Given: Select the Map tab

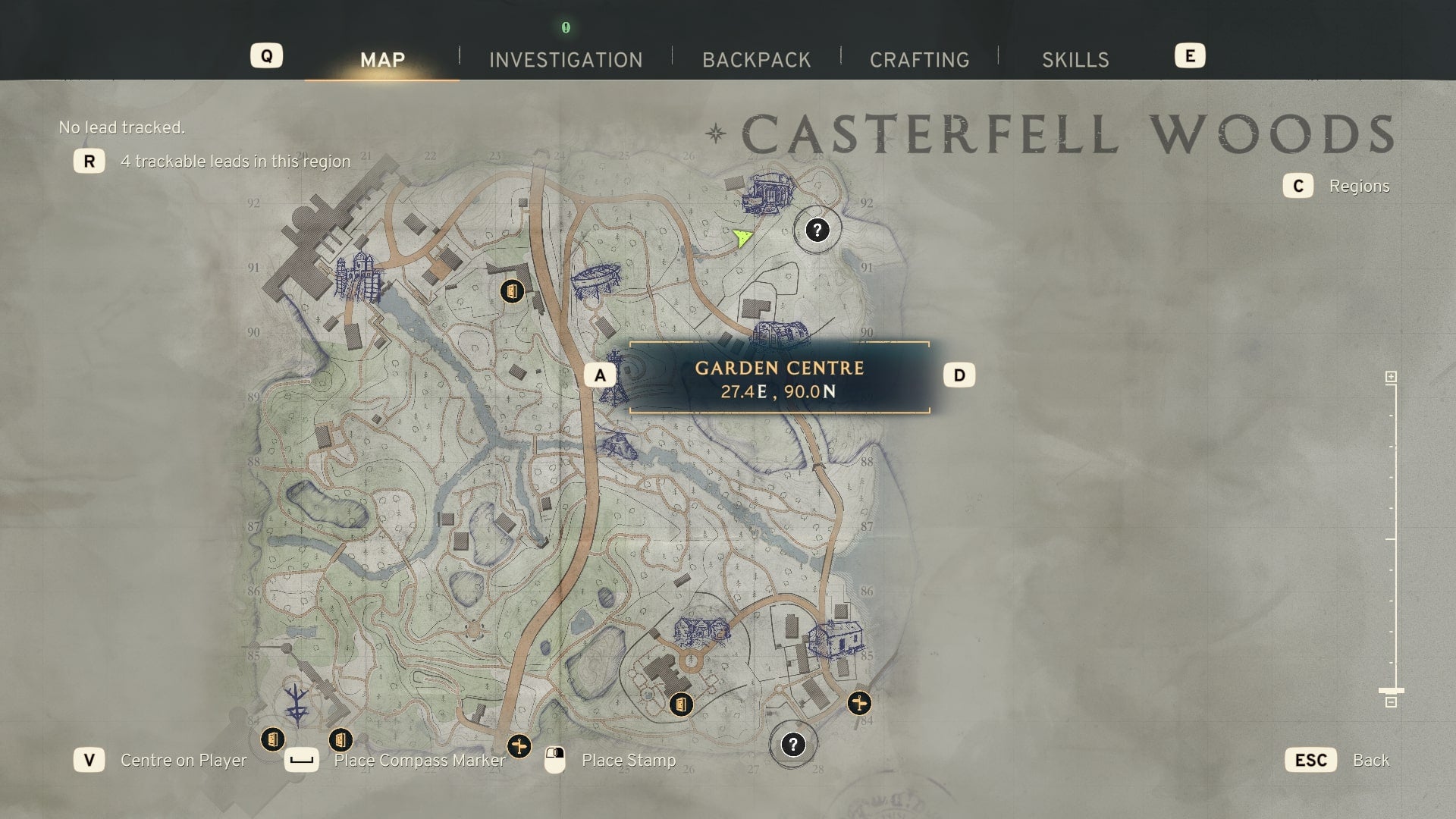Looking at the screenshot, I should tap(382, 60).
